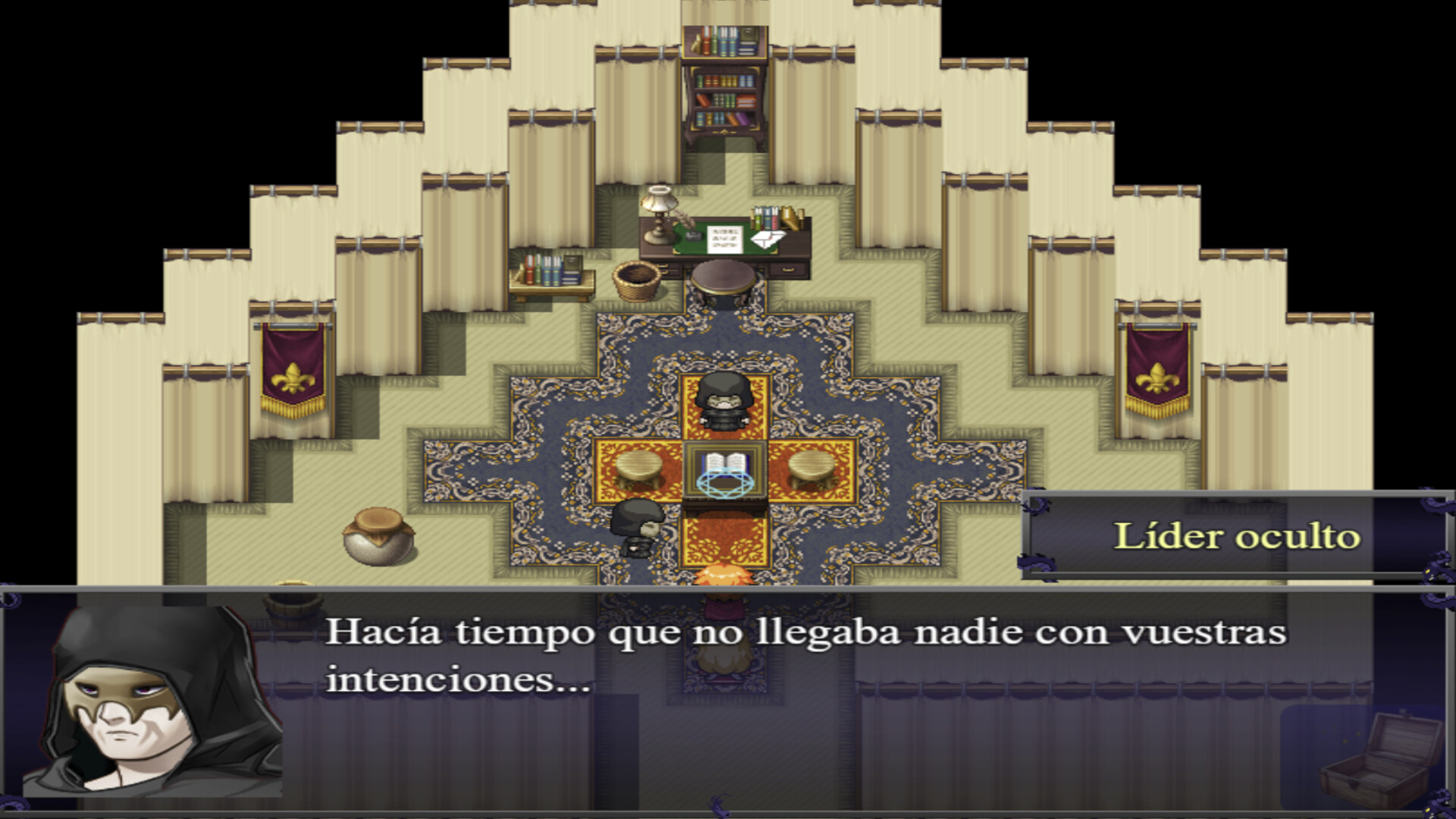Select the hooded leader sprite on the carpet
Screen dimensions: 1456x819
pyautogui.click(x=726, y=402)
